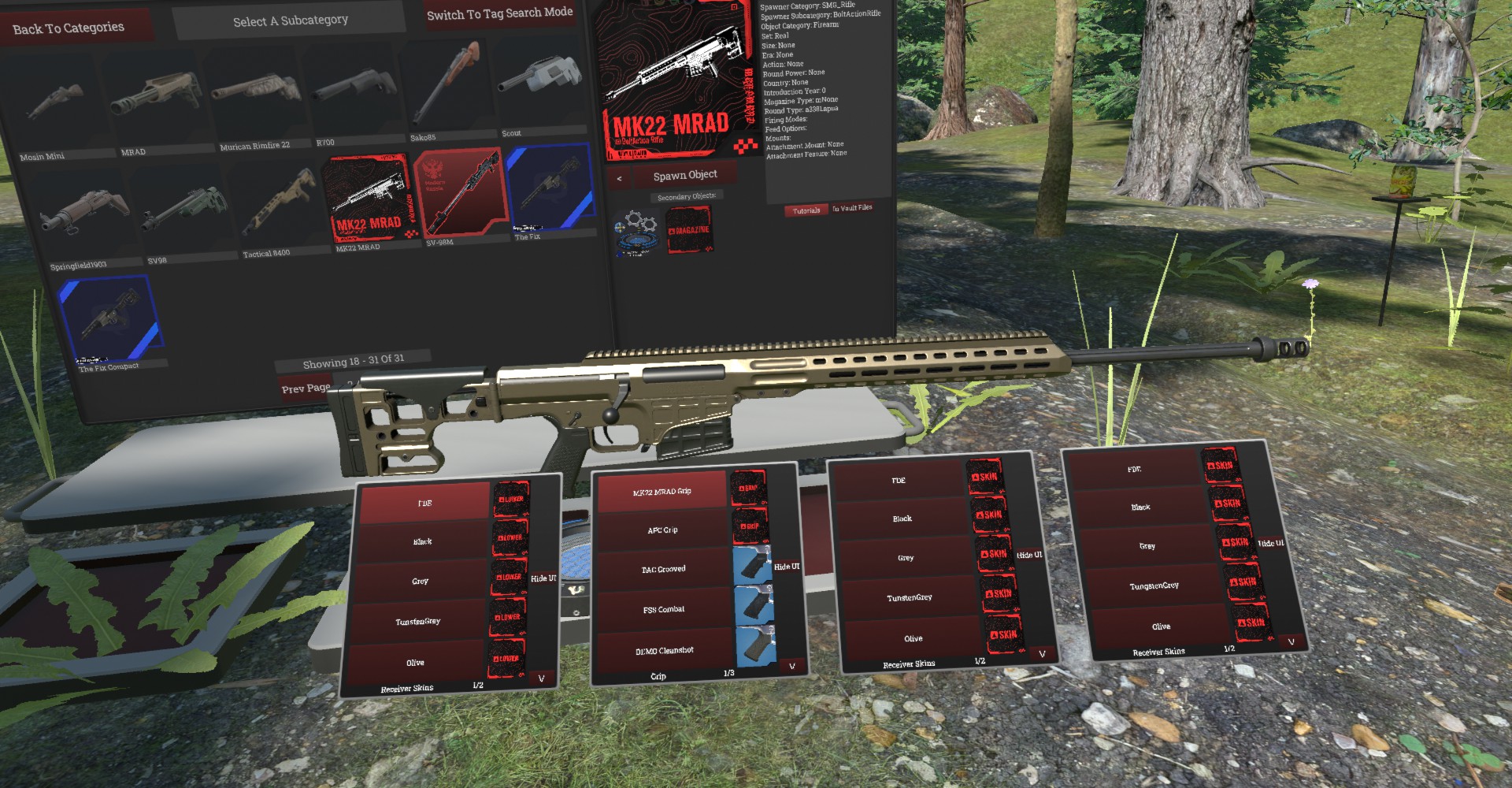Select the Mosin Mini rifle thumbnail
Viewport: 1512px width, 788px height.
53,106
